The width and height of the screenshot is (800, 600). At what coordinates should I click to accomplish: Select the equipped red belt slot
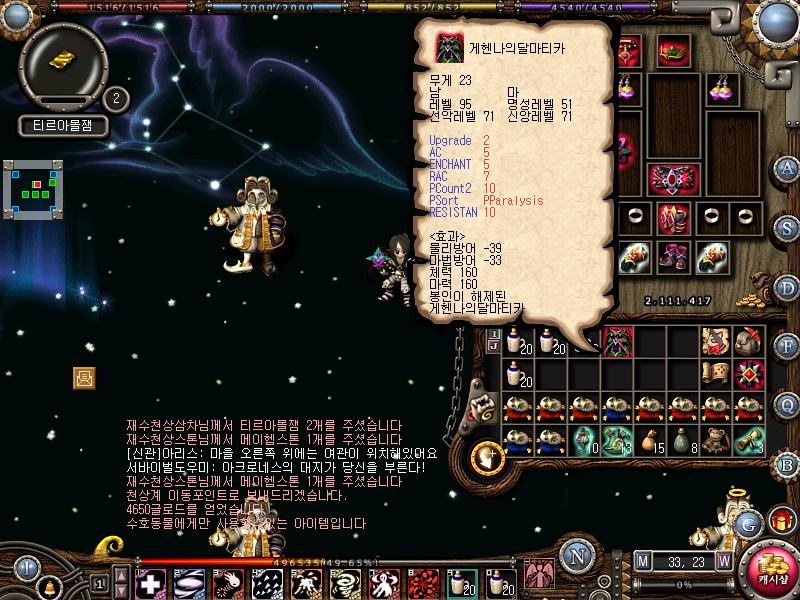(673, 179)
